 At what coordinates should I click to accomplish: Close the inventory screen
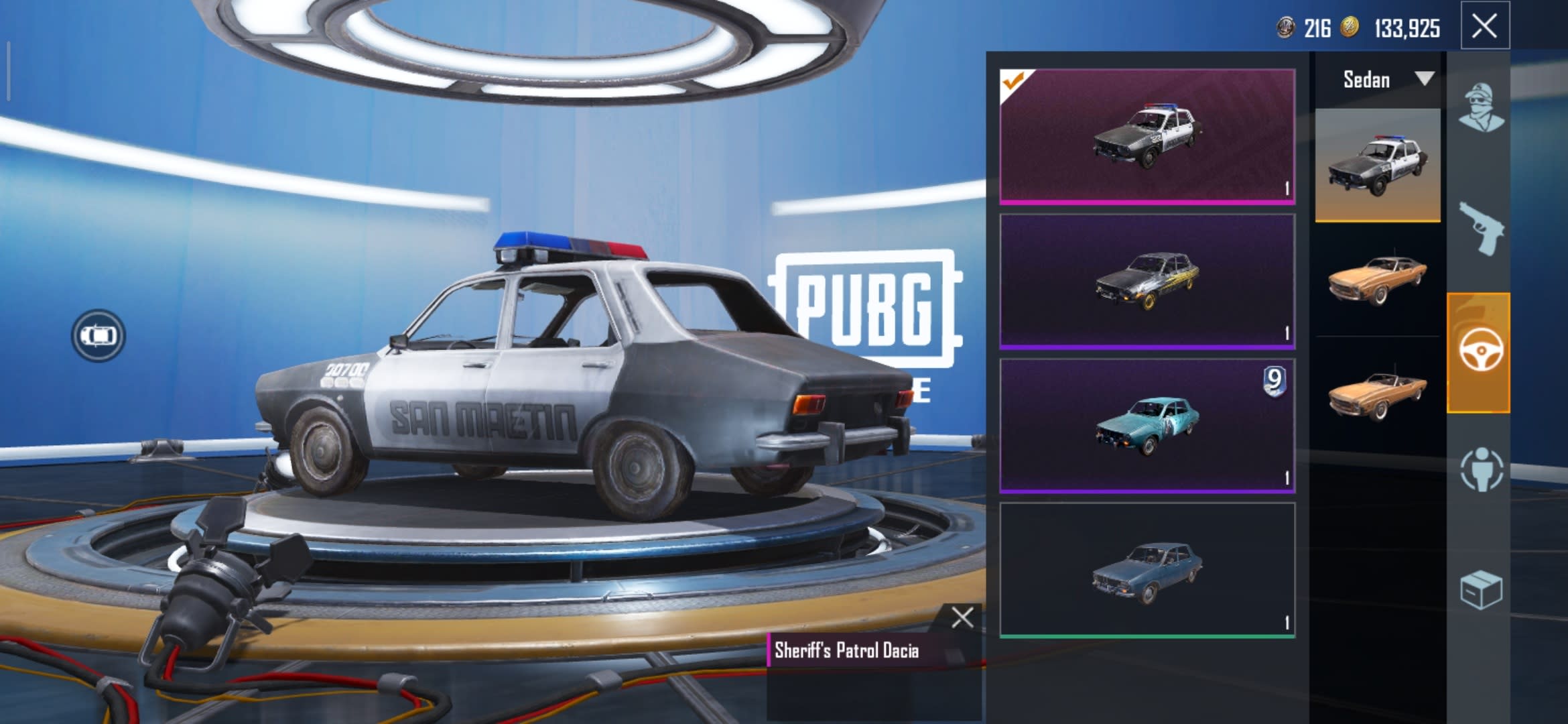pos(1484,27)
